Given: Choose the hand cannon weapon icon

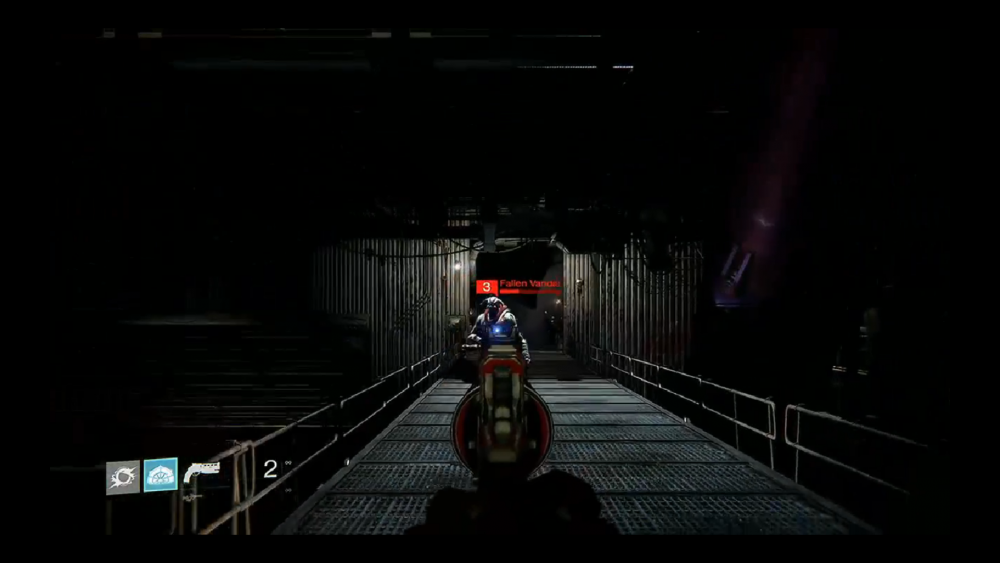Looking at the screenshot, I should click(201, 474).
